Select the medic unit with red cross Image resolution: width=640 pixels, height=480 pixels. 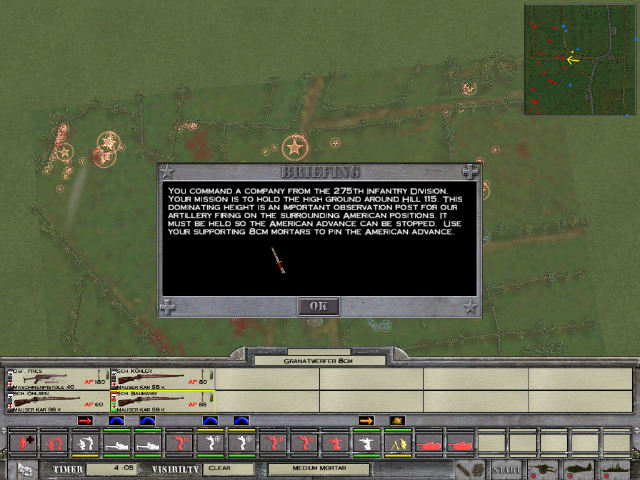(22, 442)
